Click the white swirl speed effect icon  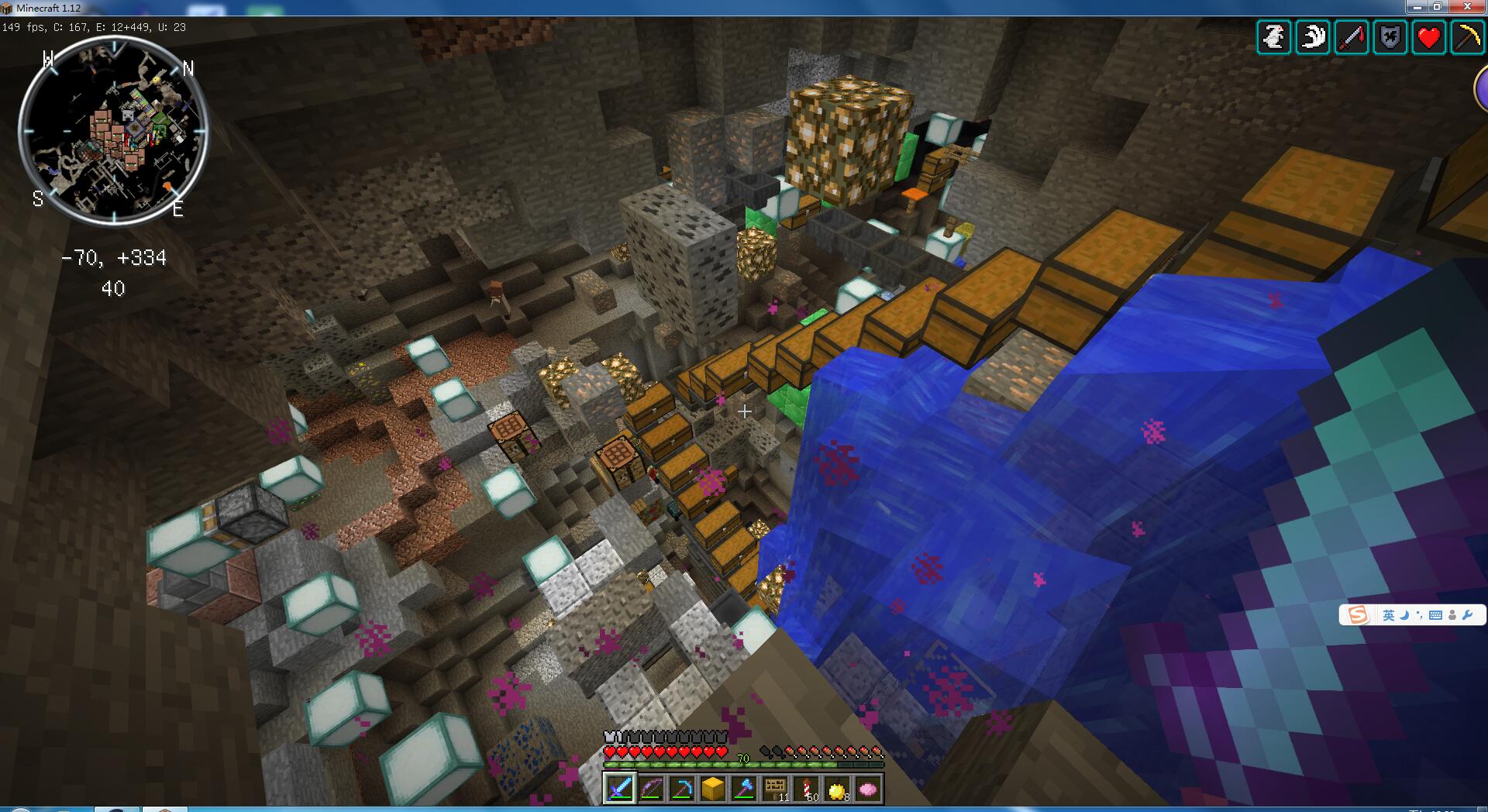click(1313, 37)
